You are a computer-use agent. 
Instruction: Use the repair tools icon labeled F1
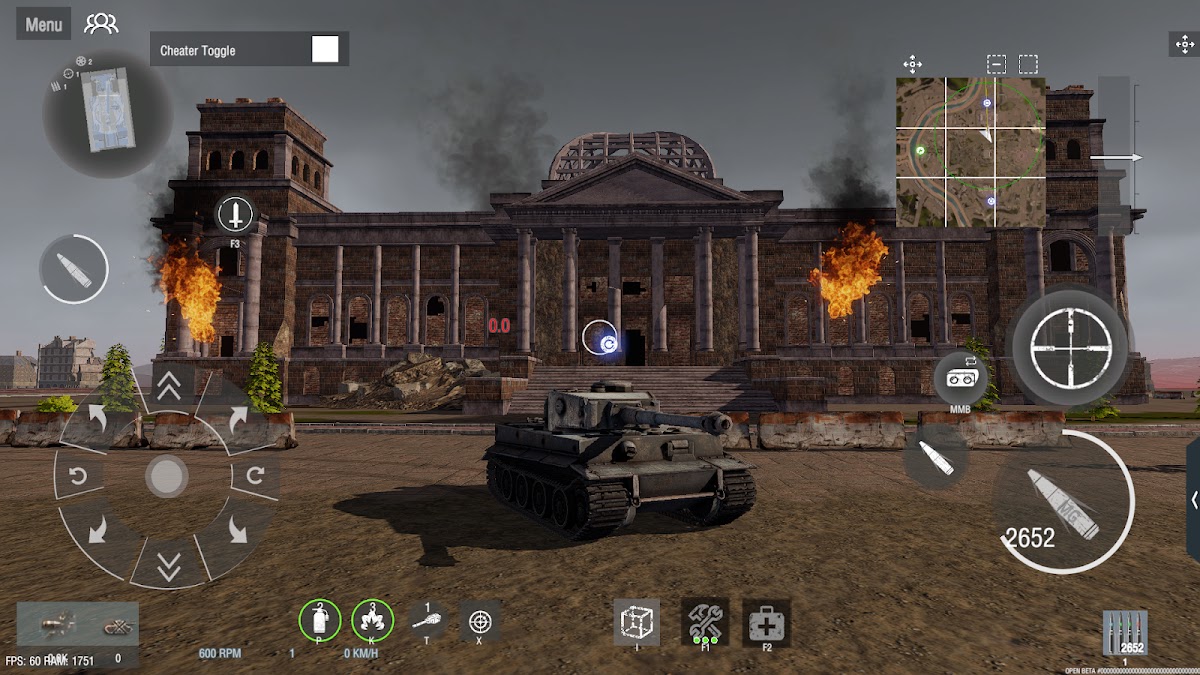point(705,622)
